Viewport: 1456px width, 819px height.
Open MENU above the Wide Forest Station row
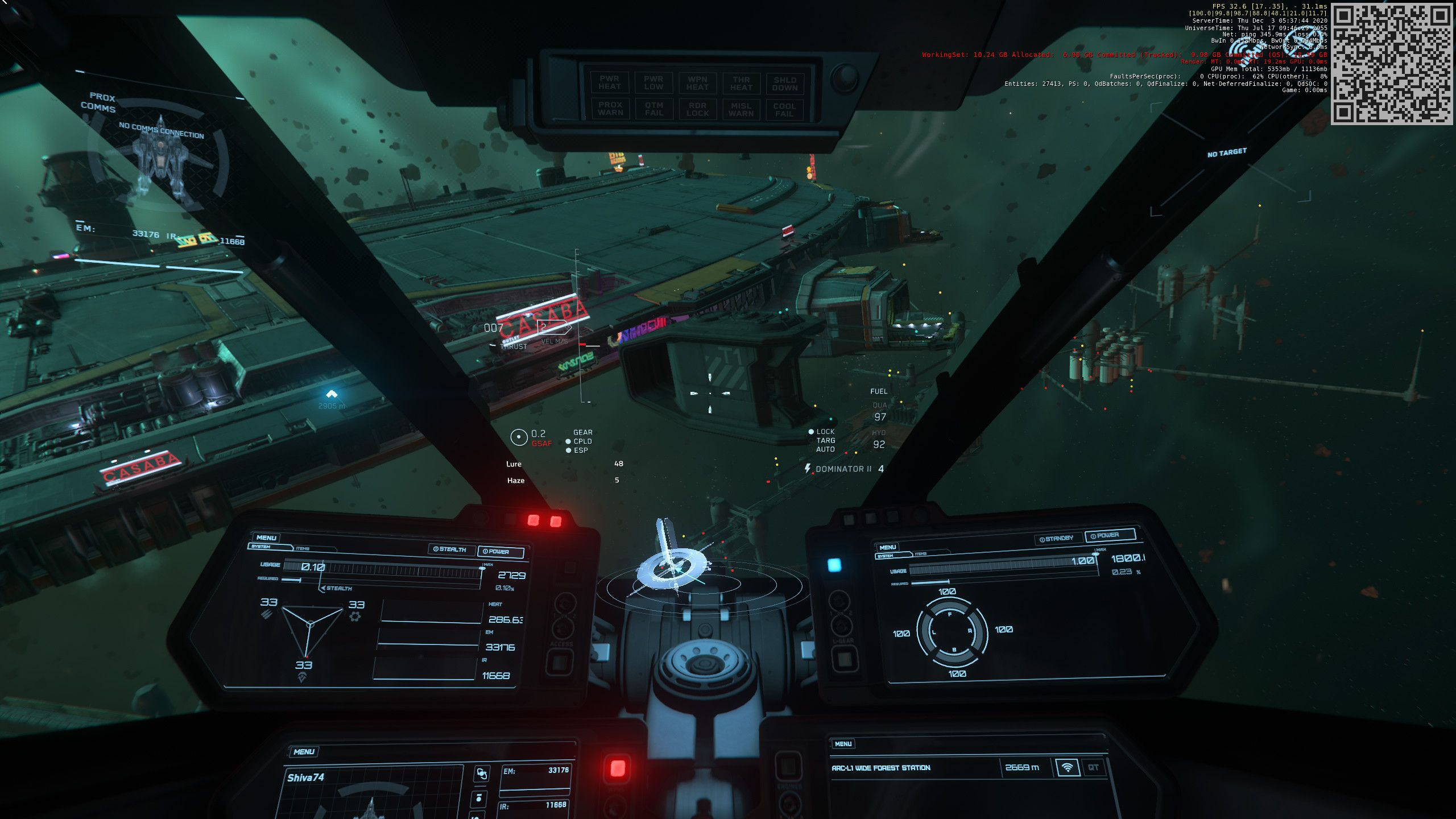pos(843,744)
